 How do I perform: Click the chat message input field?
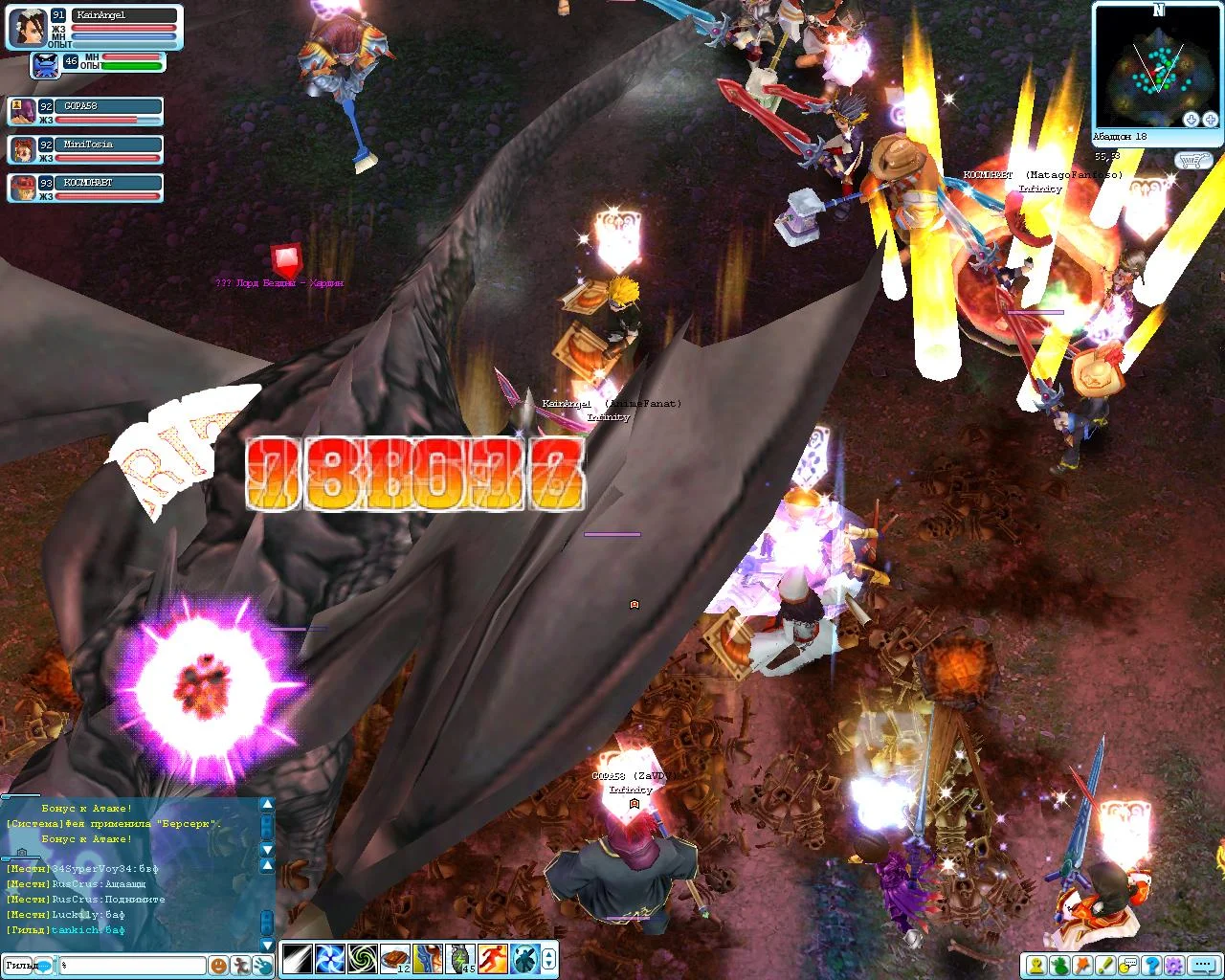(132, 966)
